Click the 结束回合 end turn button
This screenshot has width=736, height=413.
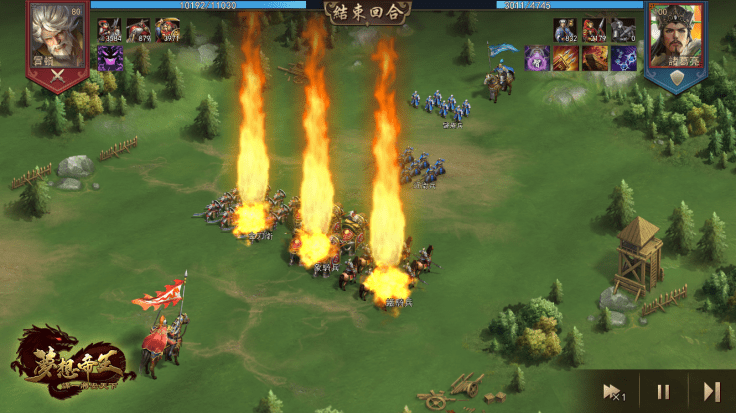[366, 11]
